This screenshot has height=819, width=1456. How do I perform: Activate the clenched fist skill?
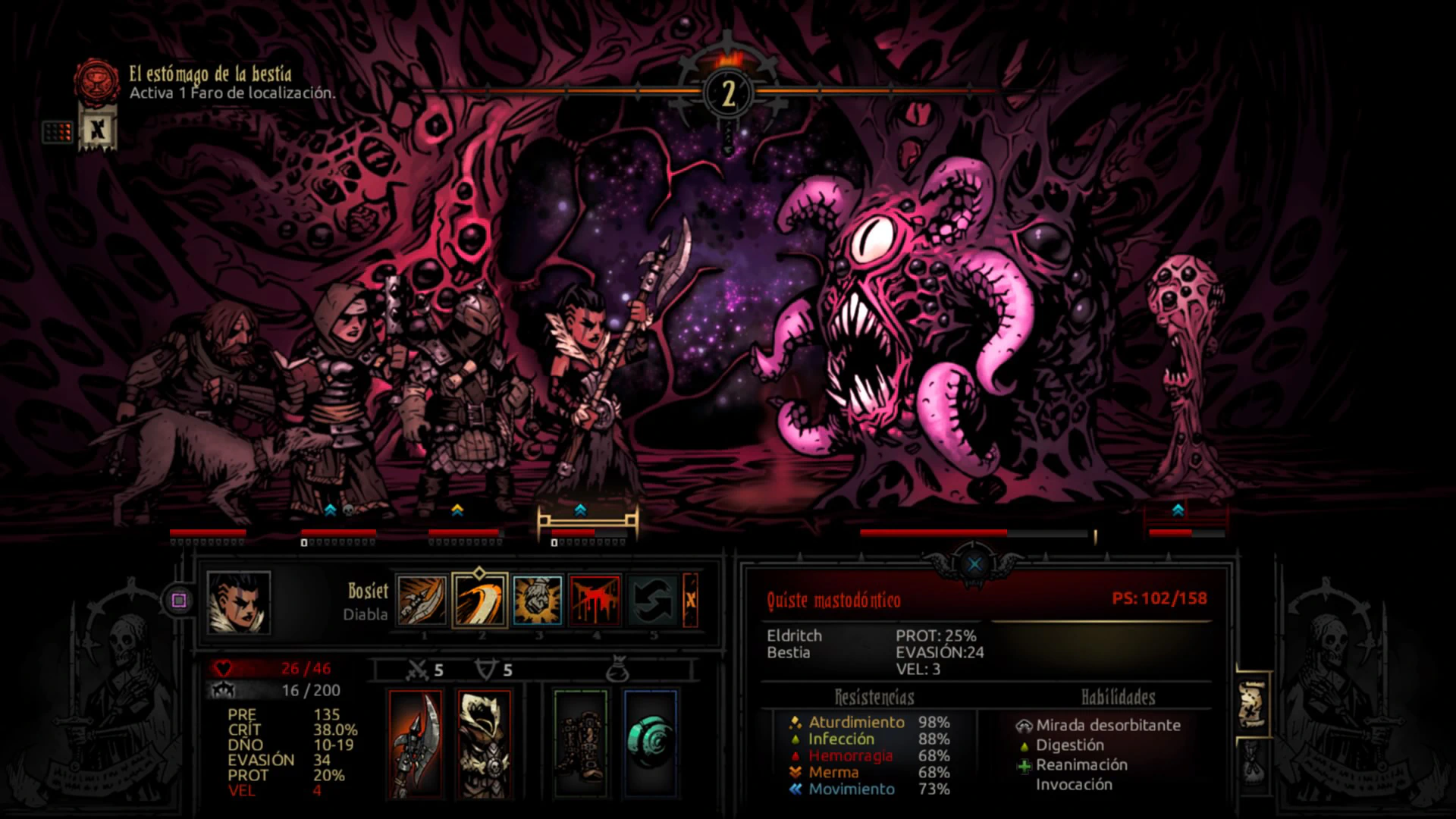(x=537, y=600)
